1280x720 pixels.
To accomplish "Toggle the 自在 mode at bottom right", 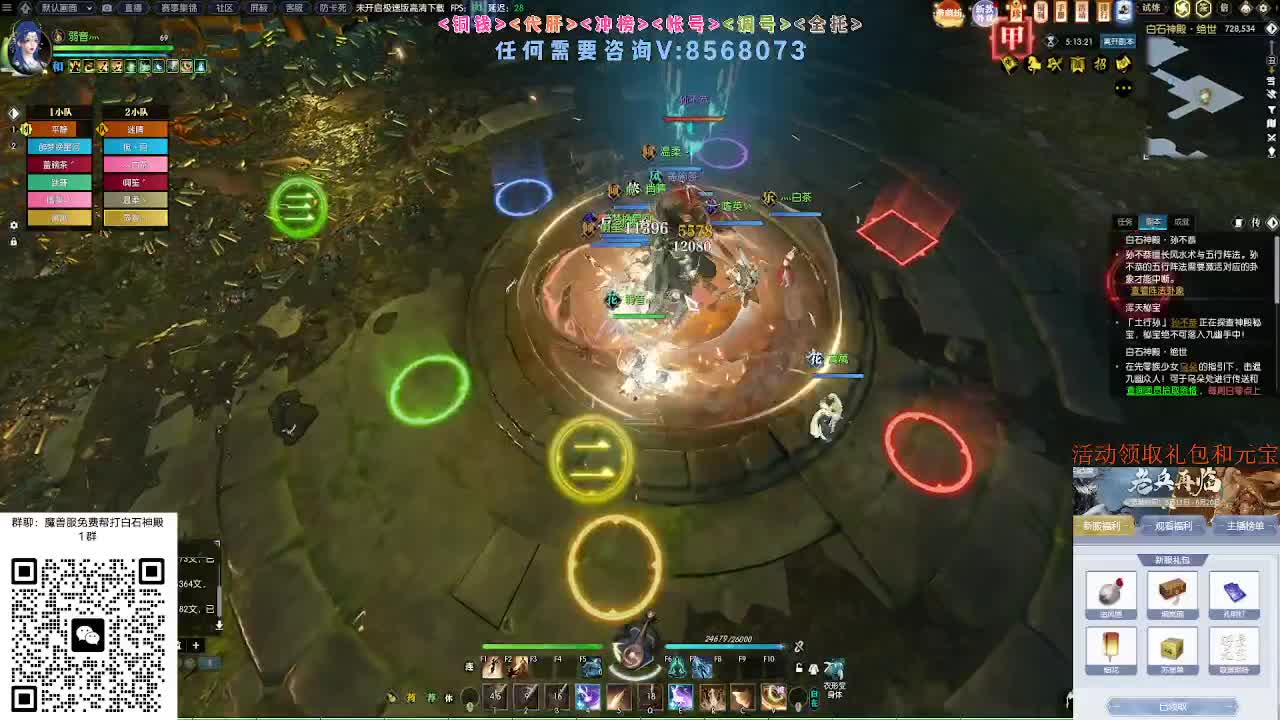I will point(812,699).
